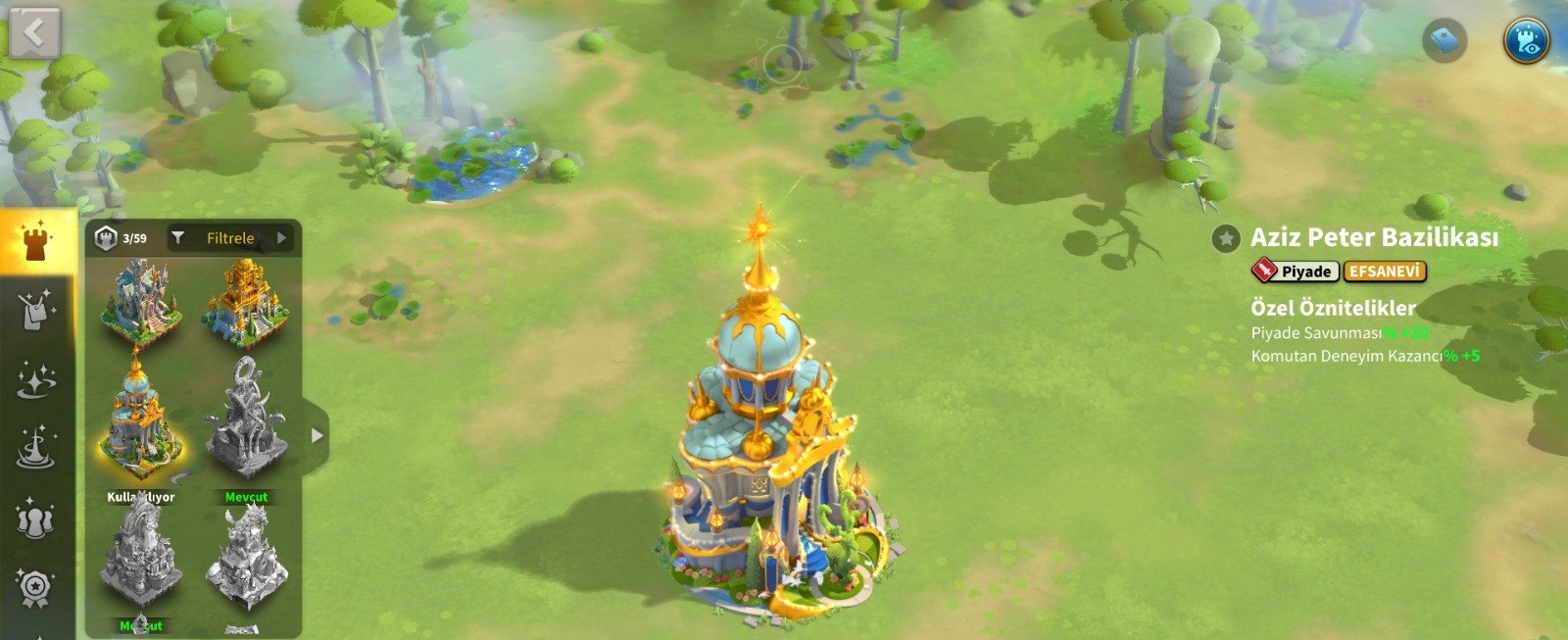Open the star medal badge tab
The width and height of the screenshot is (1568, 640).
pos(36,588)
